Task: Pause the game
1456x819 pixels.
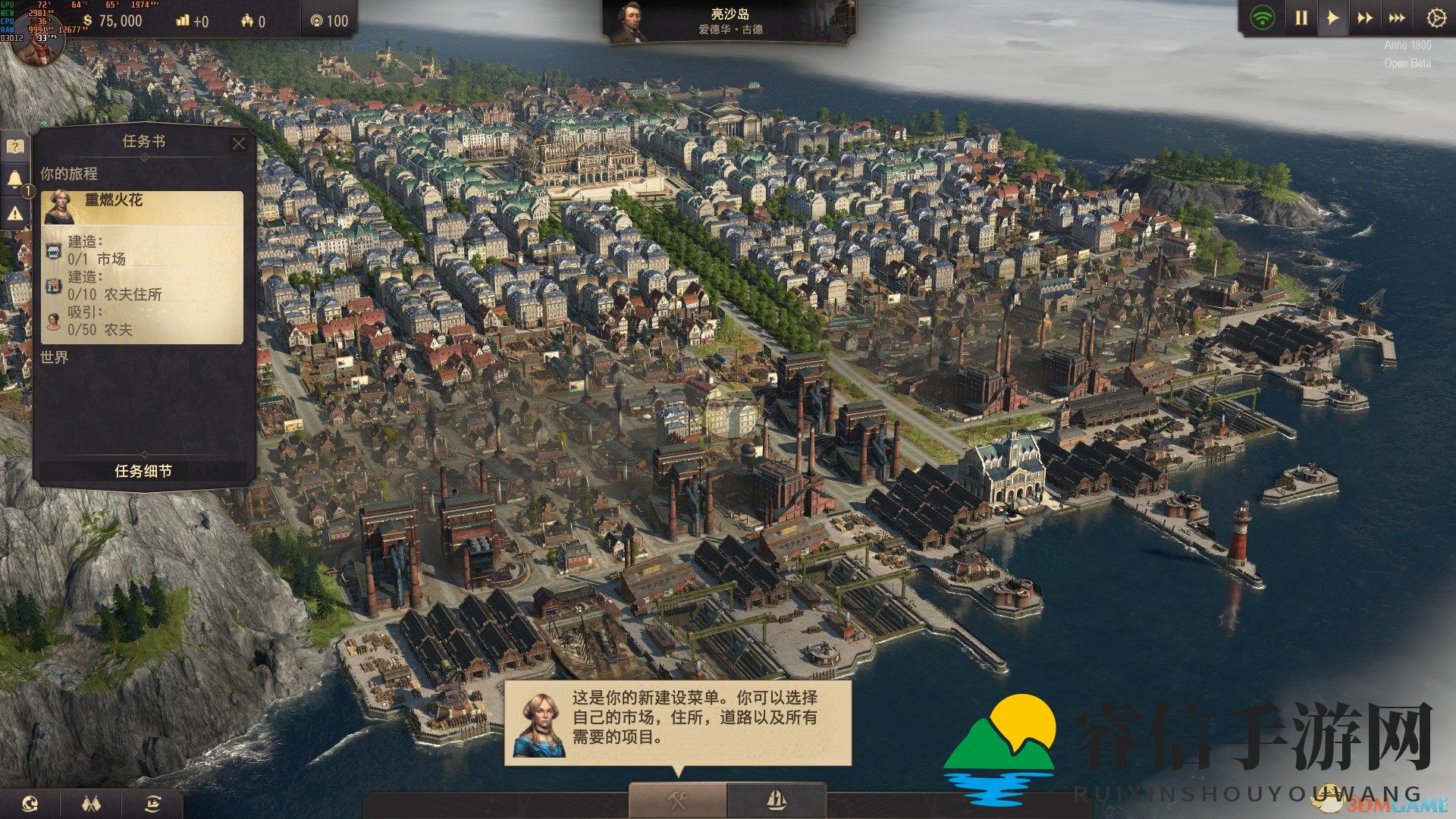Action: (x=1301, y=18)
